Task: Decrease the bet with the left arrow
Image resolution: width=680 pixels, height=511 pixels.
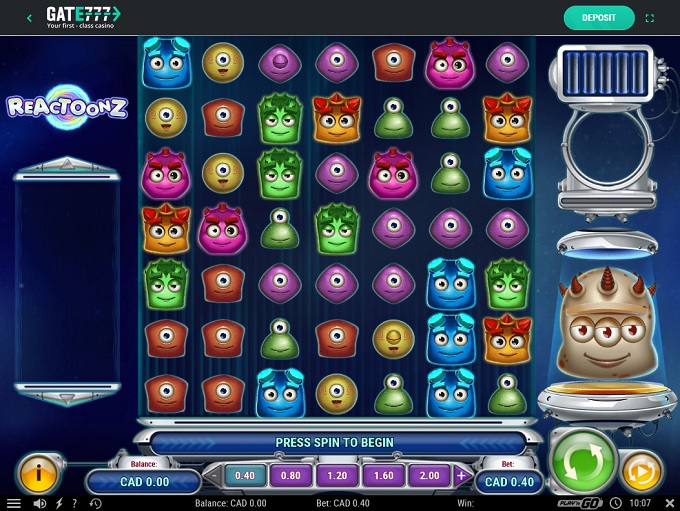Action: click(211, 477)
